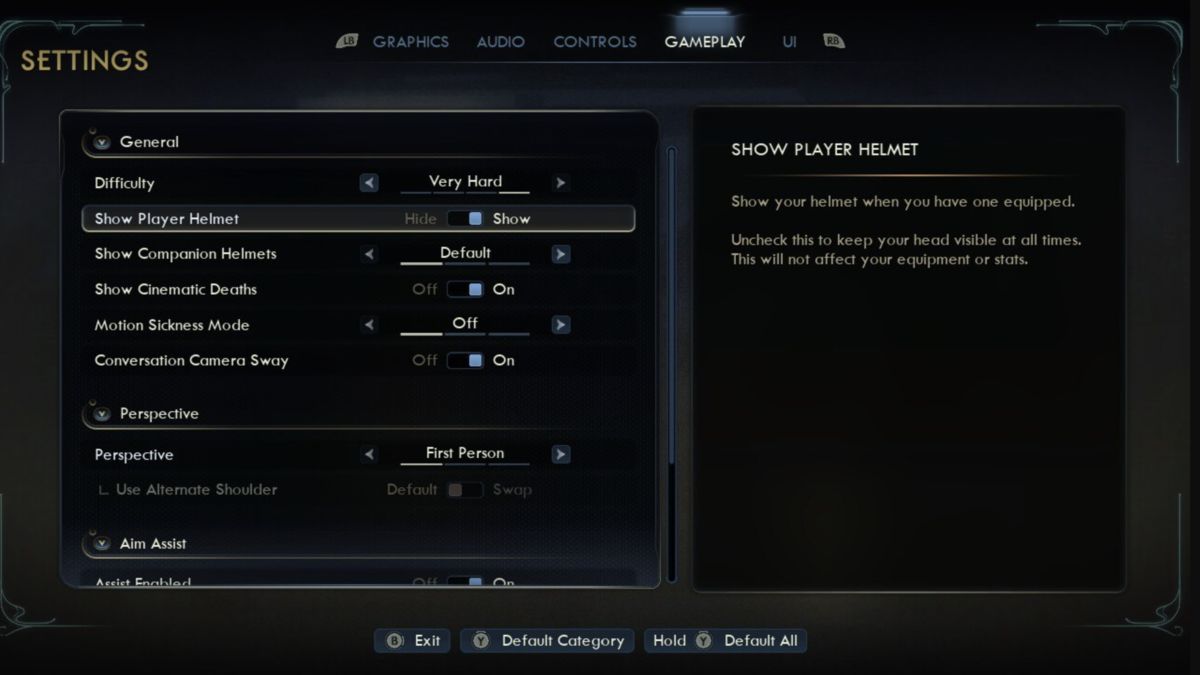Exit the settings menu
Screen dimensions: 1200x675
pos(413,641)
